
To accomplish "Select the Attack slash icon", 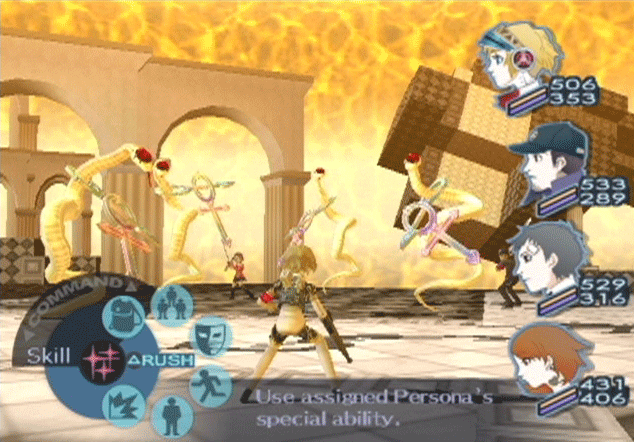I will pyautogui.click(x=121, y=405).
